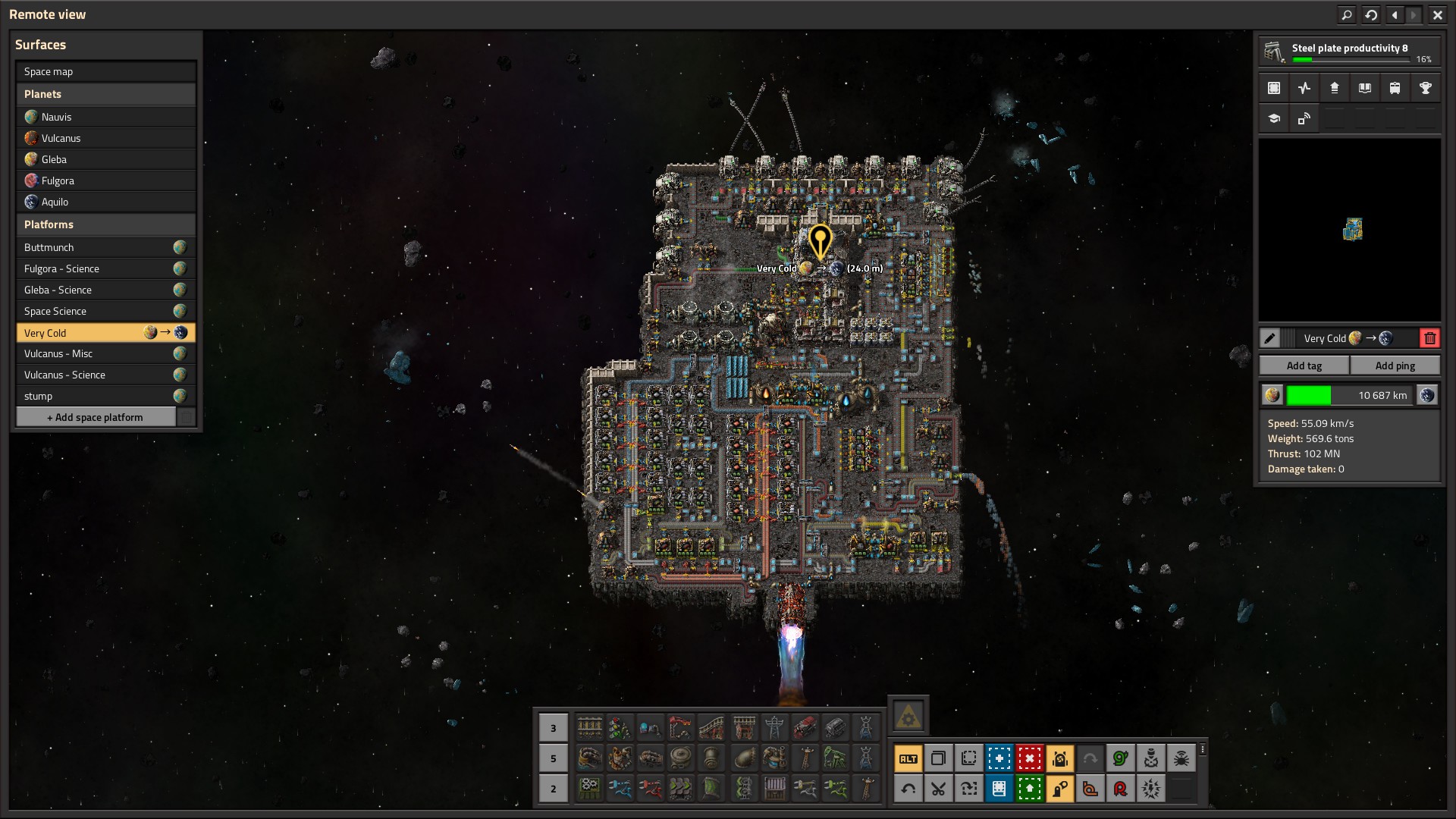Open the Space map surface

coord(105,71)
